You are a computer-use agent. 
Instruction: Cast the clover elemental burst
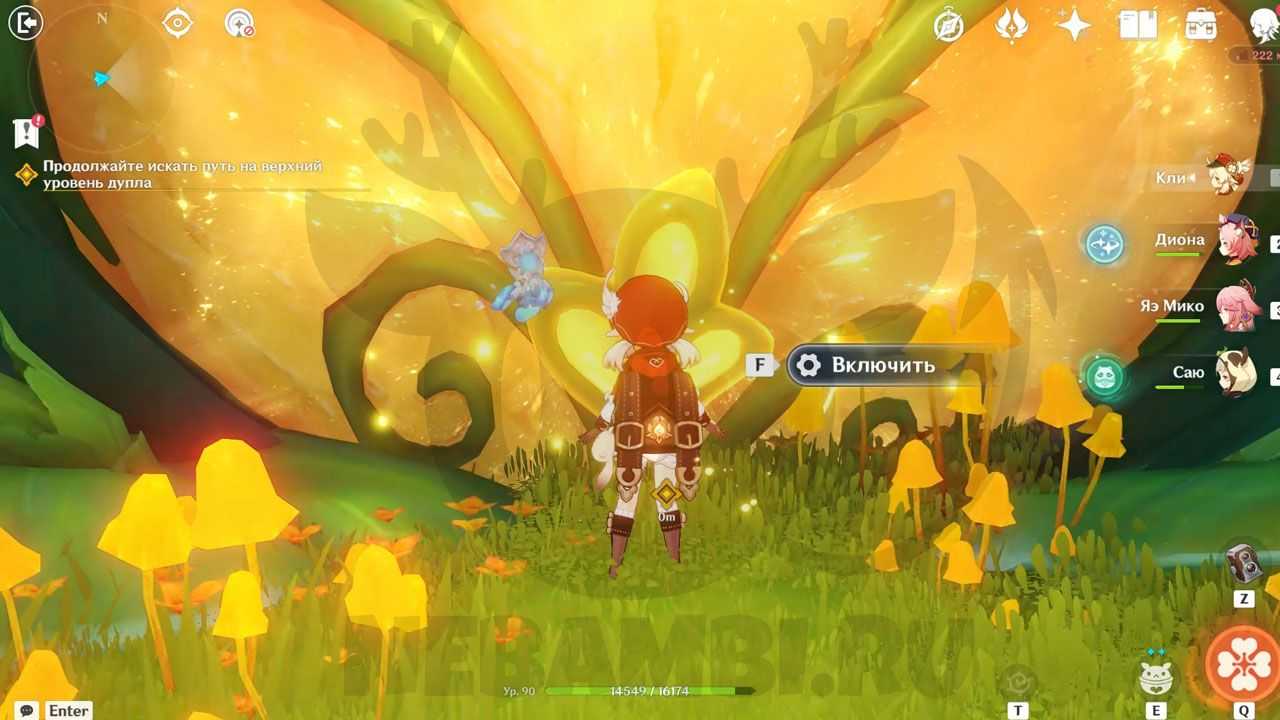coord(1243,661)
